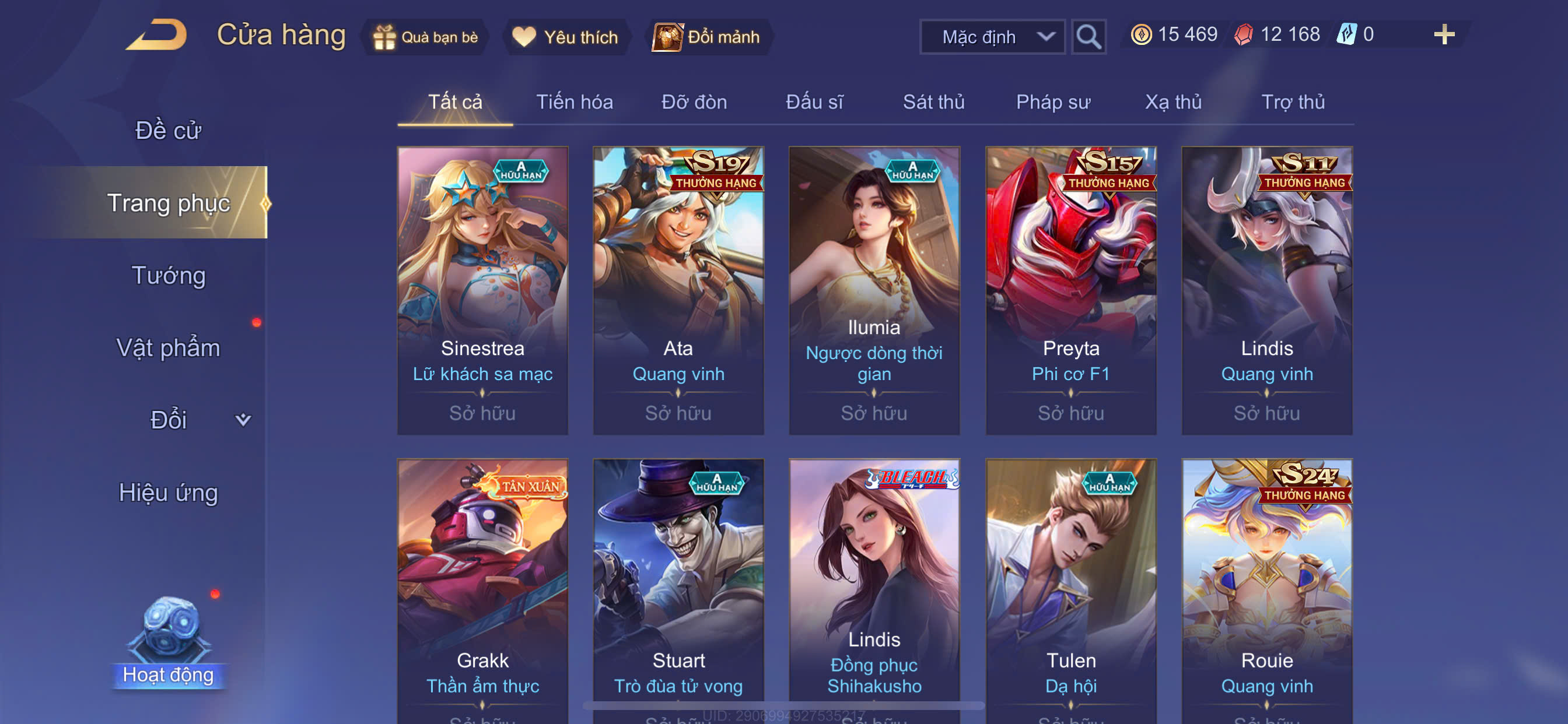1568x724 pixels.
Task: Choose the Trợ thủ tab
Action: point(1292,101)
